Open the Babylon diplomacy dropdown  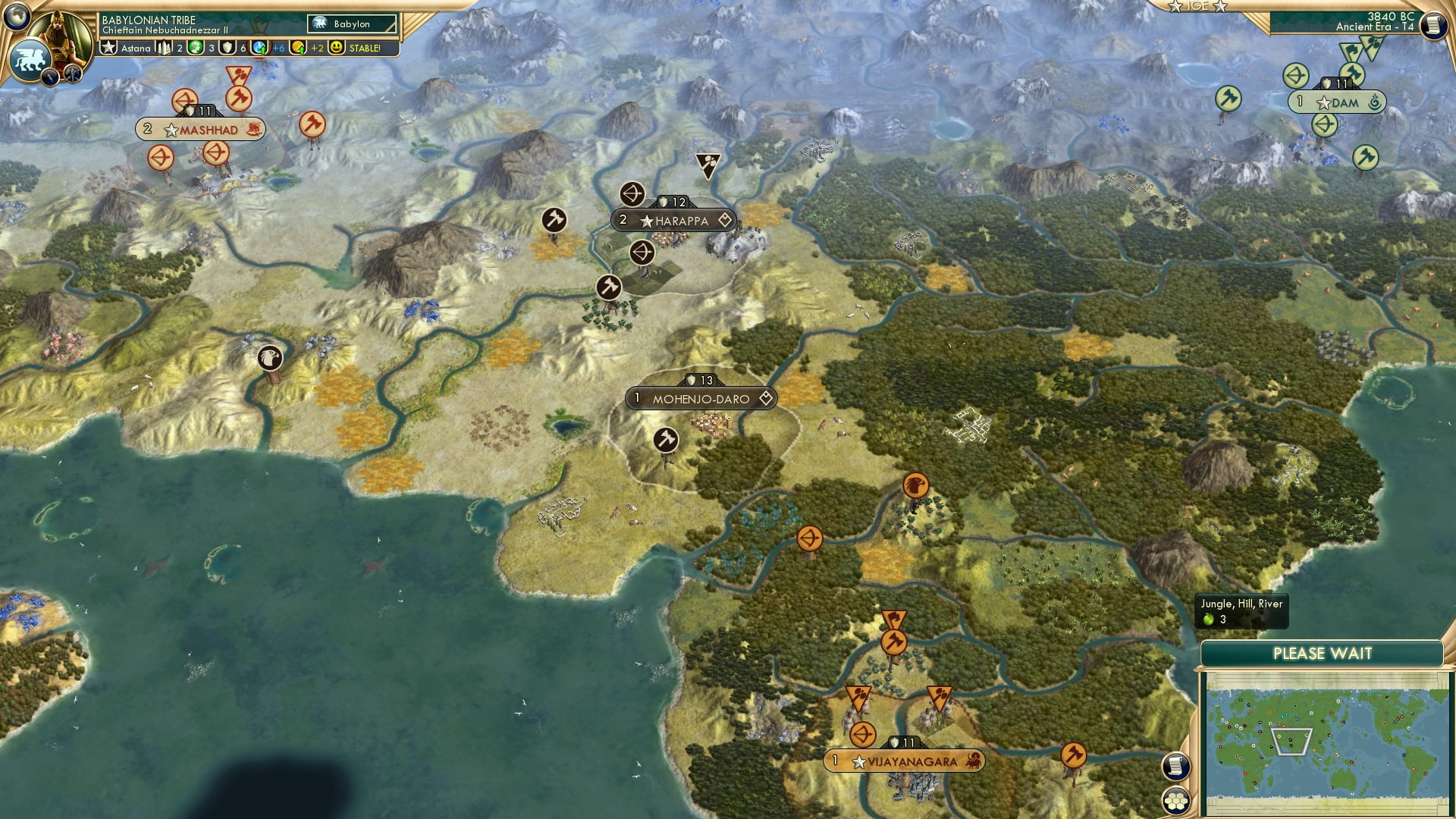coord(353,24)
